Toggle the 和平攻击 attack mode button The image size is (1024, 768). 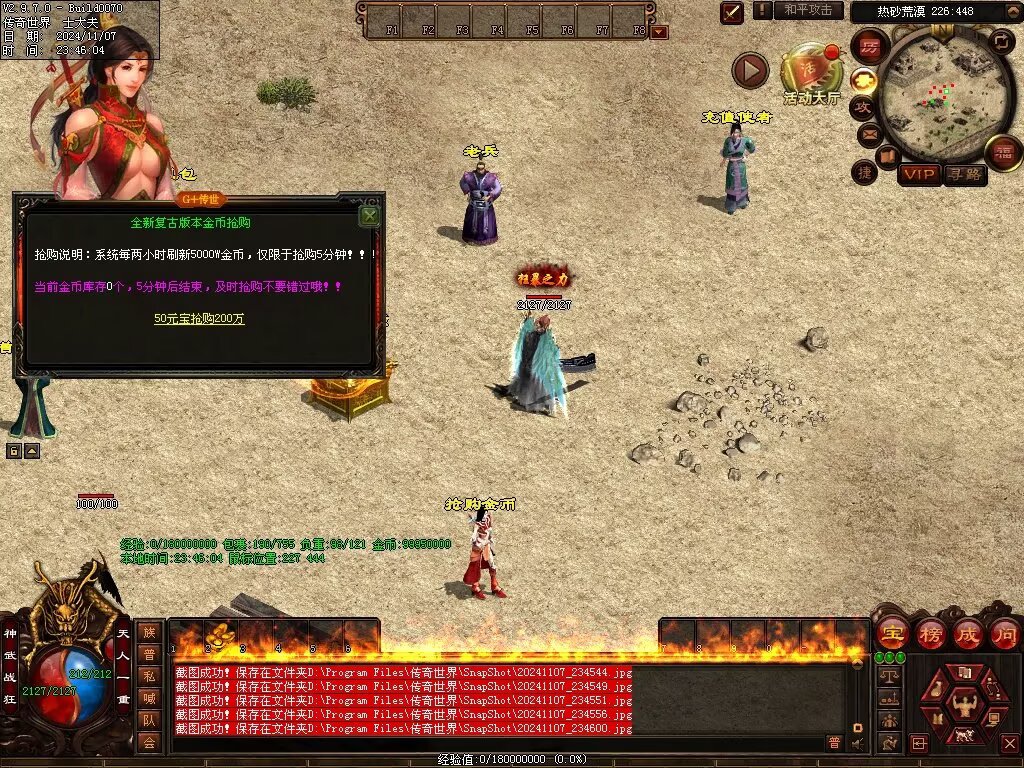pyautogui.click(x=807, y=10)
